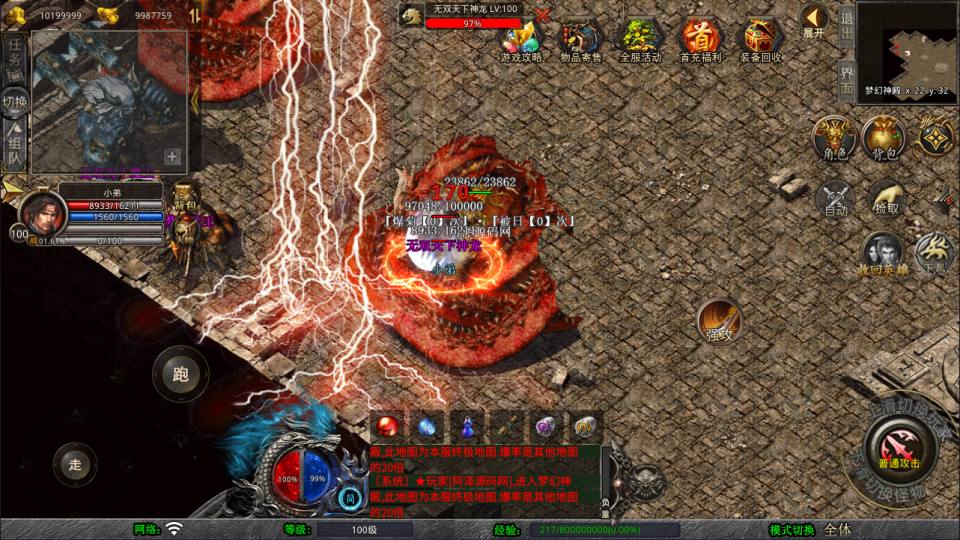Use the 普通攻击 normal attack button

(x=899, y=440)
